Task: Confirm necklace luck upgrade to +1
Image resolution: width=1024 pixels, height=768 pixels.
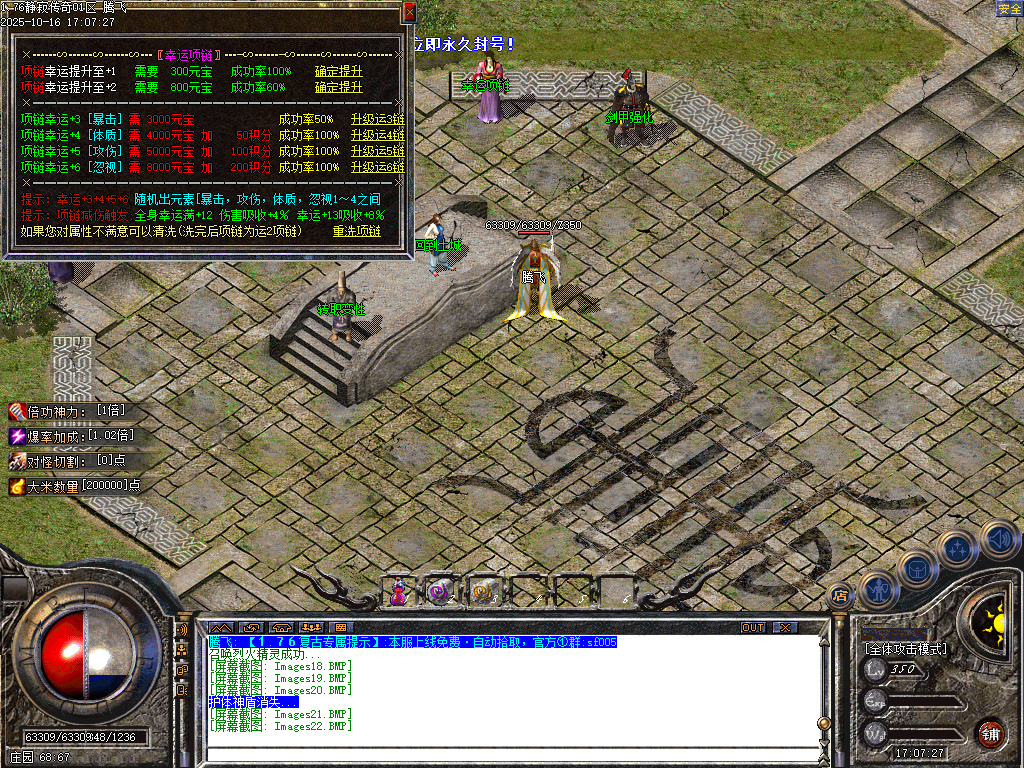Action: (338, 72)
